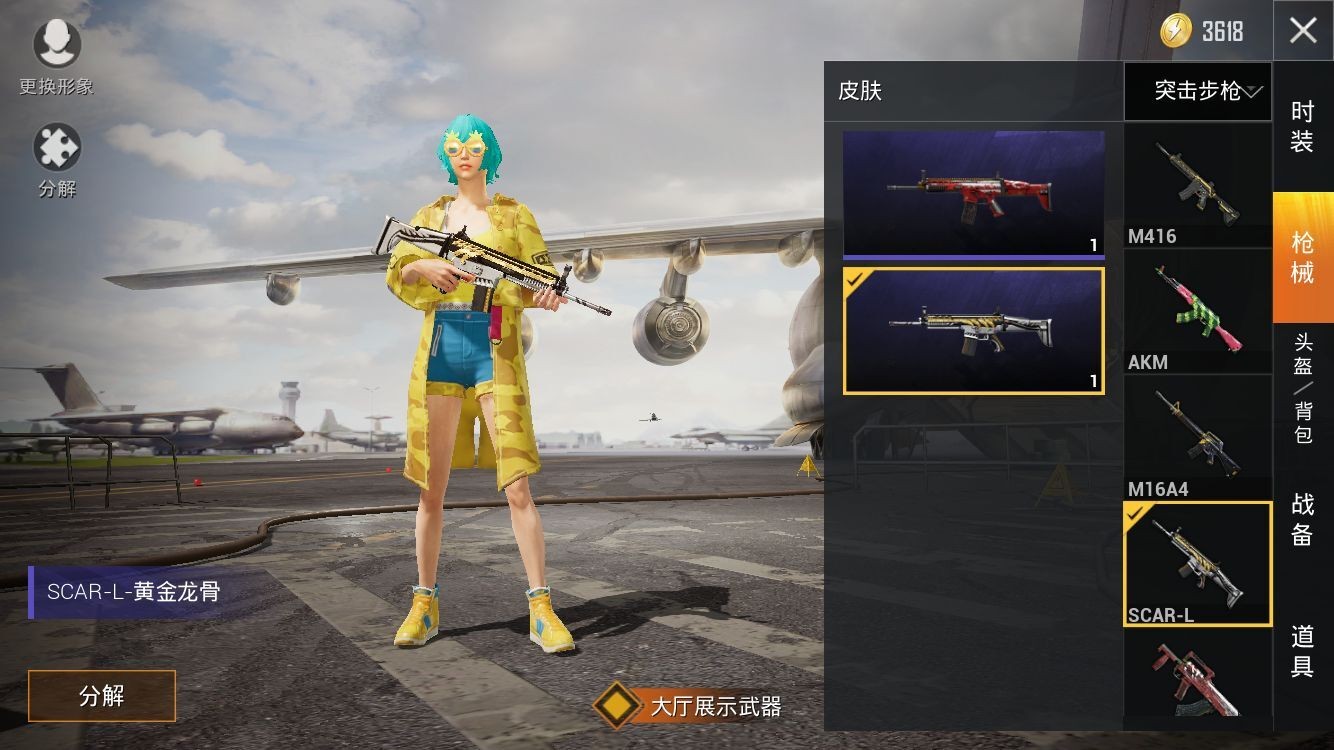Click the SCAR-L golden weapon icon

pyautogui.click(x=1197, y=560)
